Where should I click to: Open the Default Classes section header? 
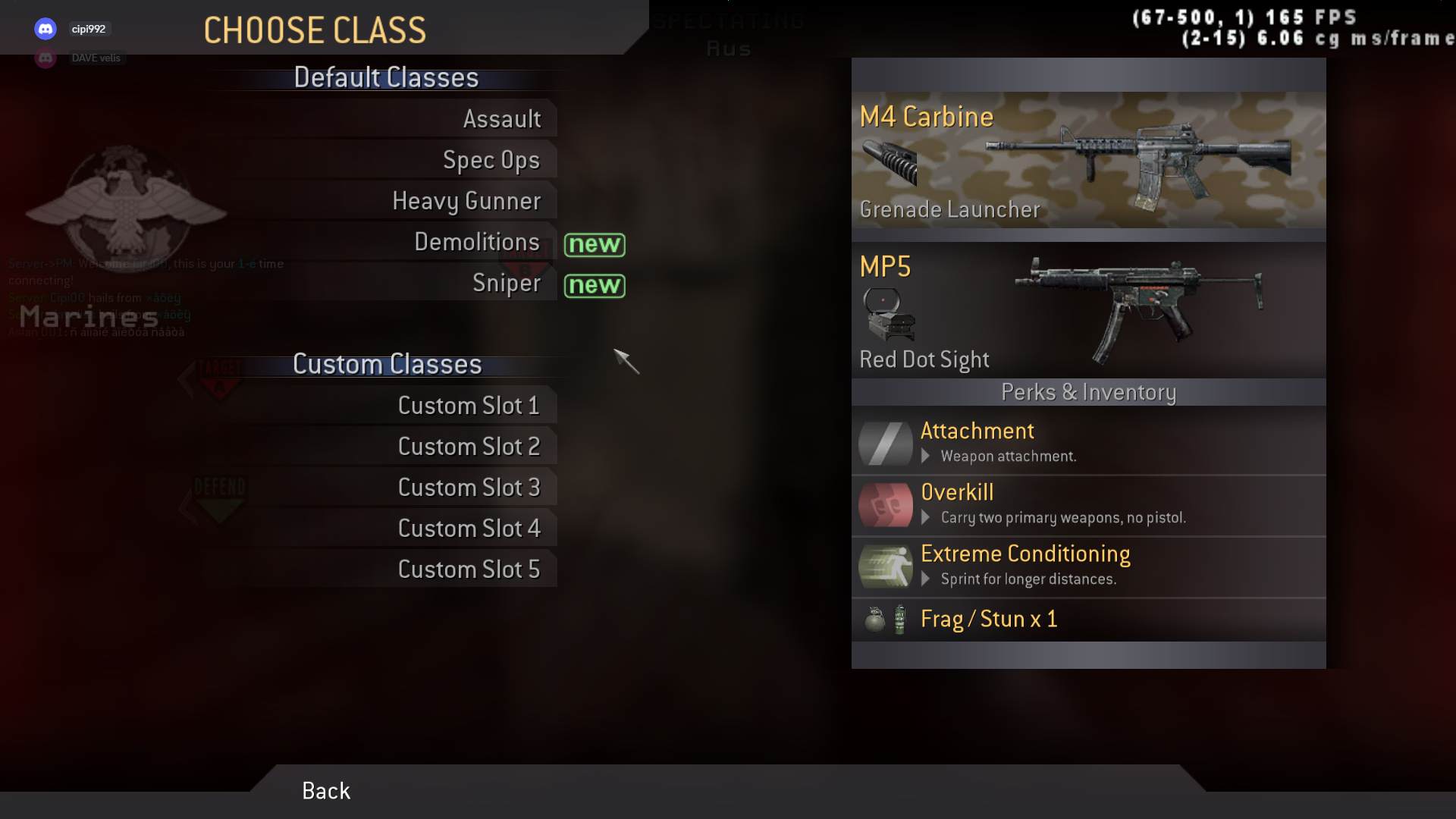pos(387,77)
